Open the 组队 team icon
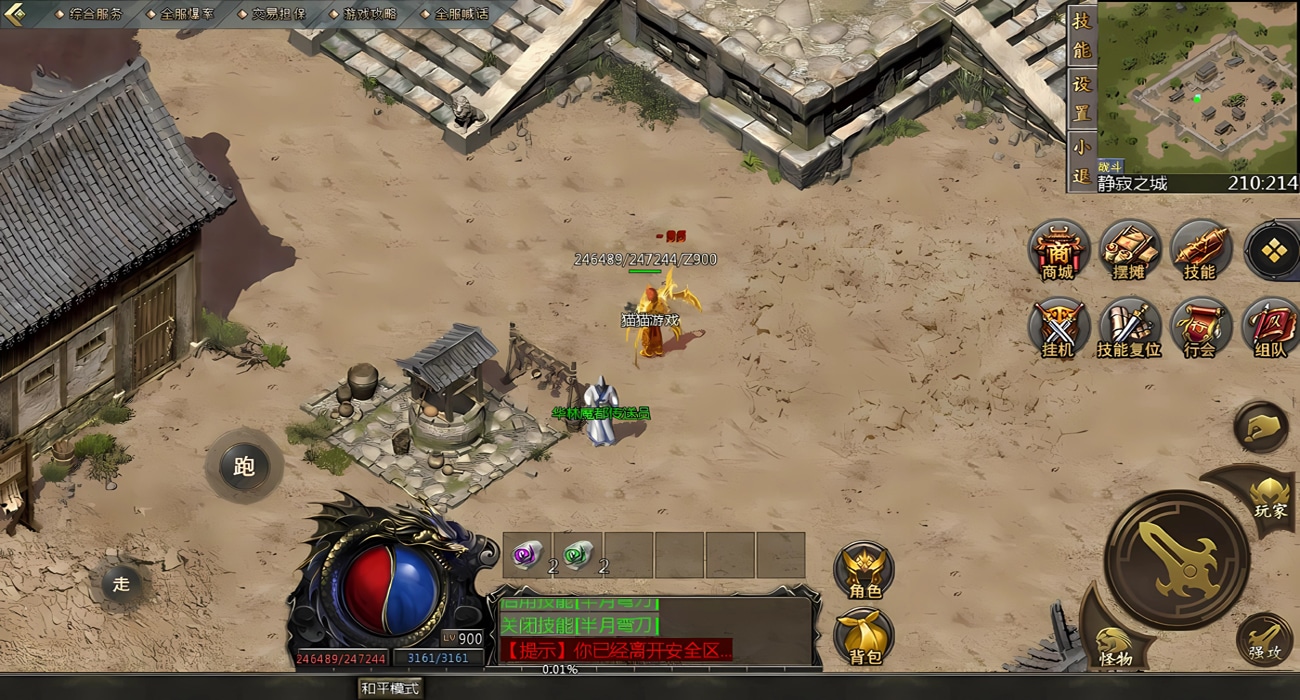This screenshot has height=700, width=1300. [x=1270, y=327]
